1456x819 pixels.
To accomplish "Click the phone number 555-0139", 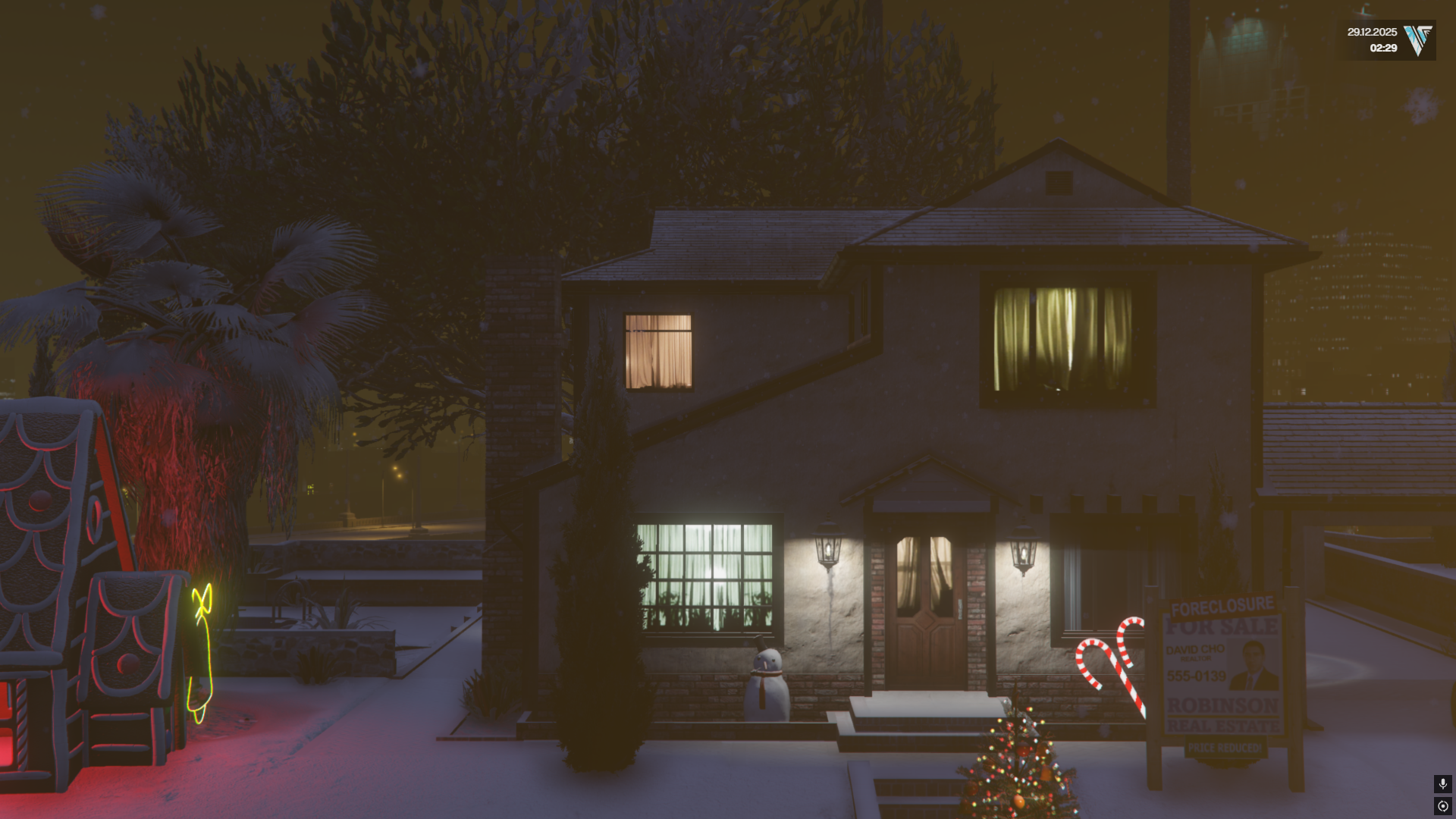I will [1197, 676].
